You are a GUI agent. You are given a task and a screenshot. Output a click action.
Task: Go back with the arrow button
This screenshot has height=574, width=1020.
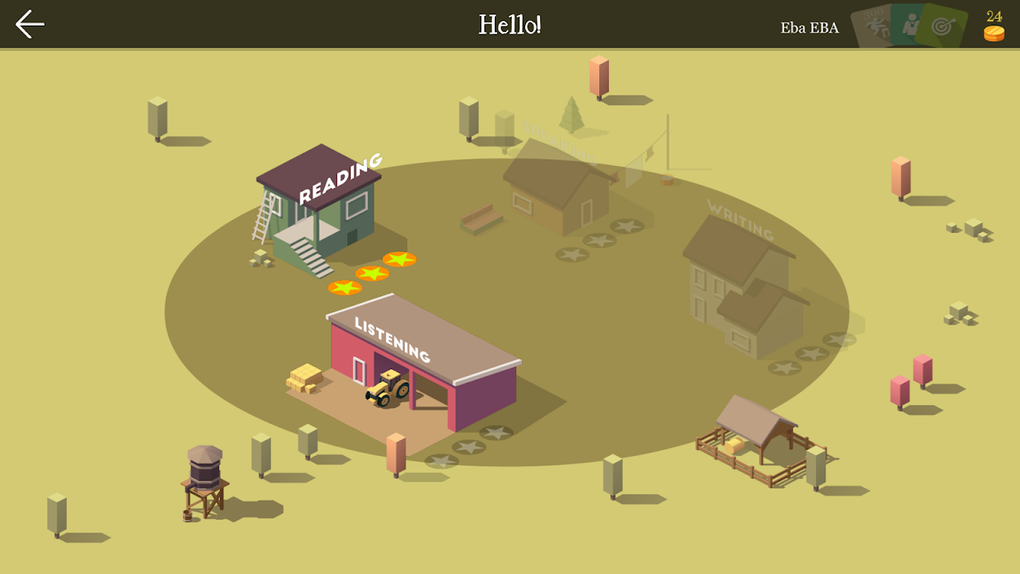pyautogui.click(x=30, y=24)
